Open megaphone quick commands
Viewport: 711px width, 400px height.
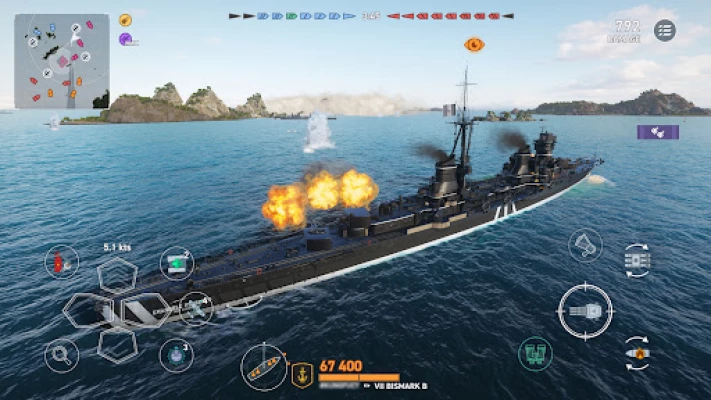[585, 245]
